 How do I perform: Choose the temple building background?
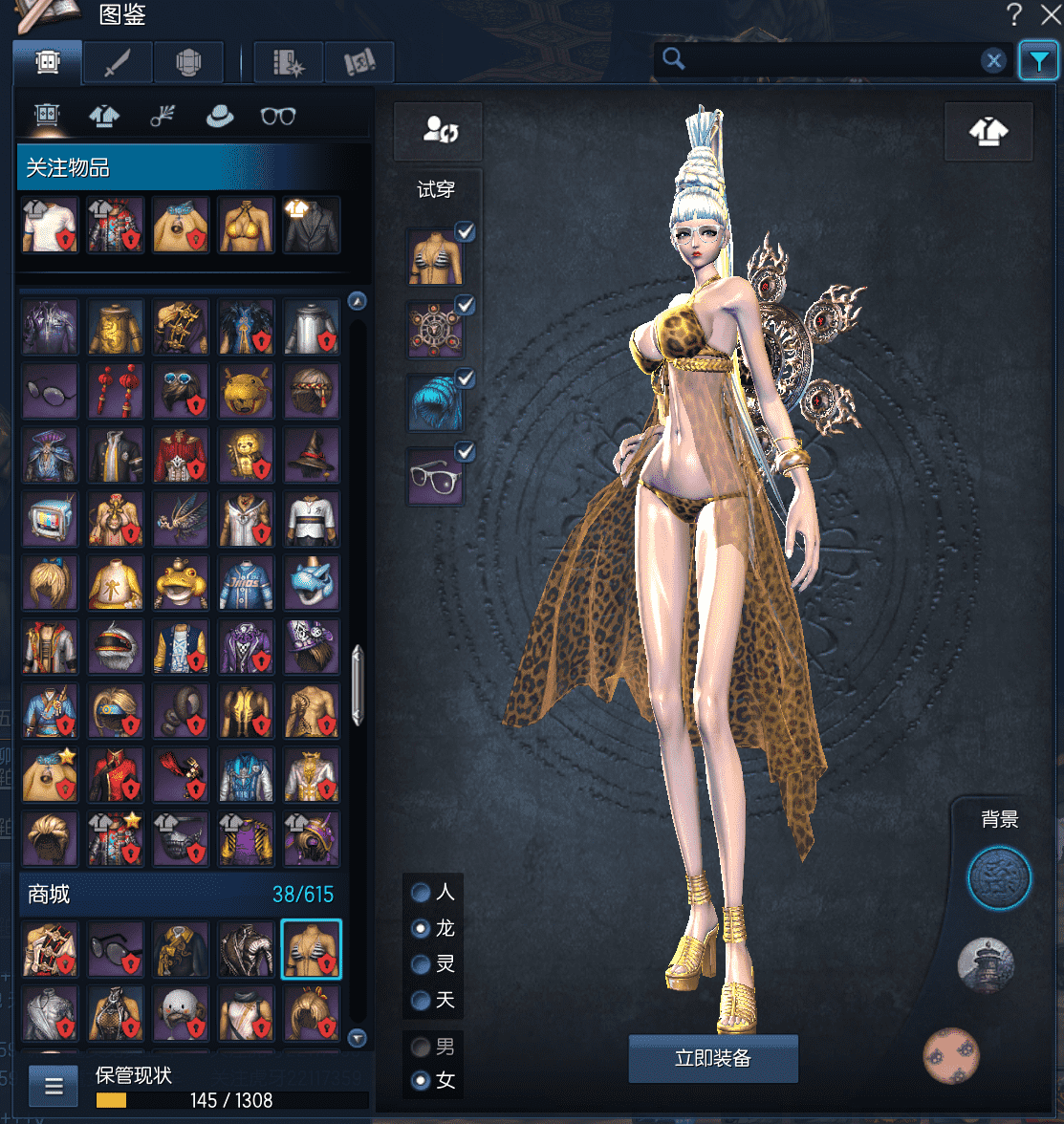tap(986, 965)
